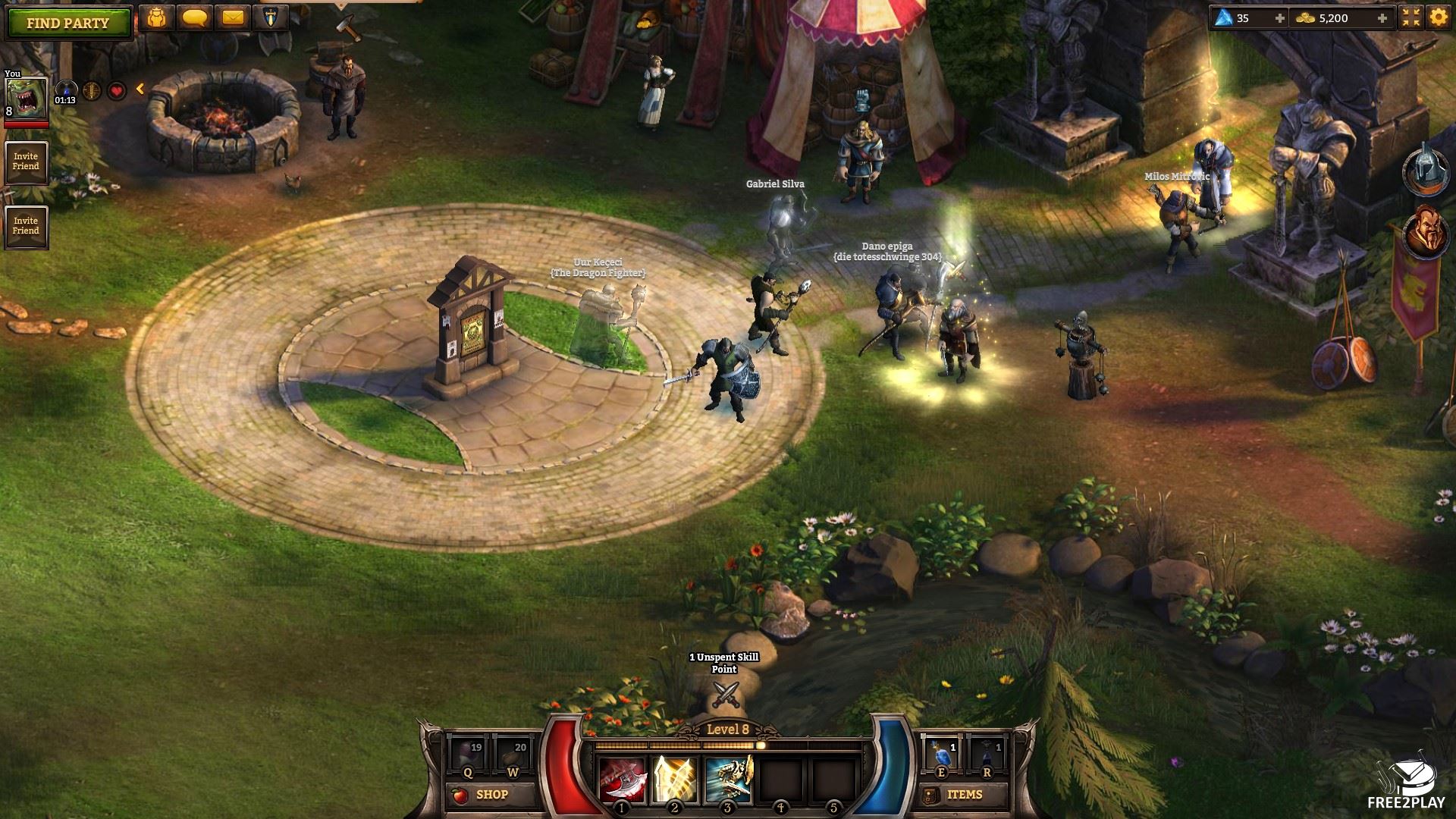The height and width of the screenshot is (819, 1456).
Task: Click the bearded man portrait icon
Action: 1422,233
